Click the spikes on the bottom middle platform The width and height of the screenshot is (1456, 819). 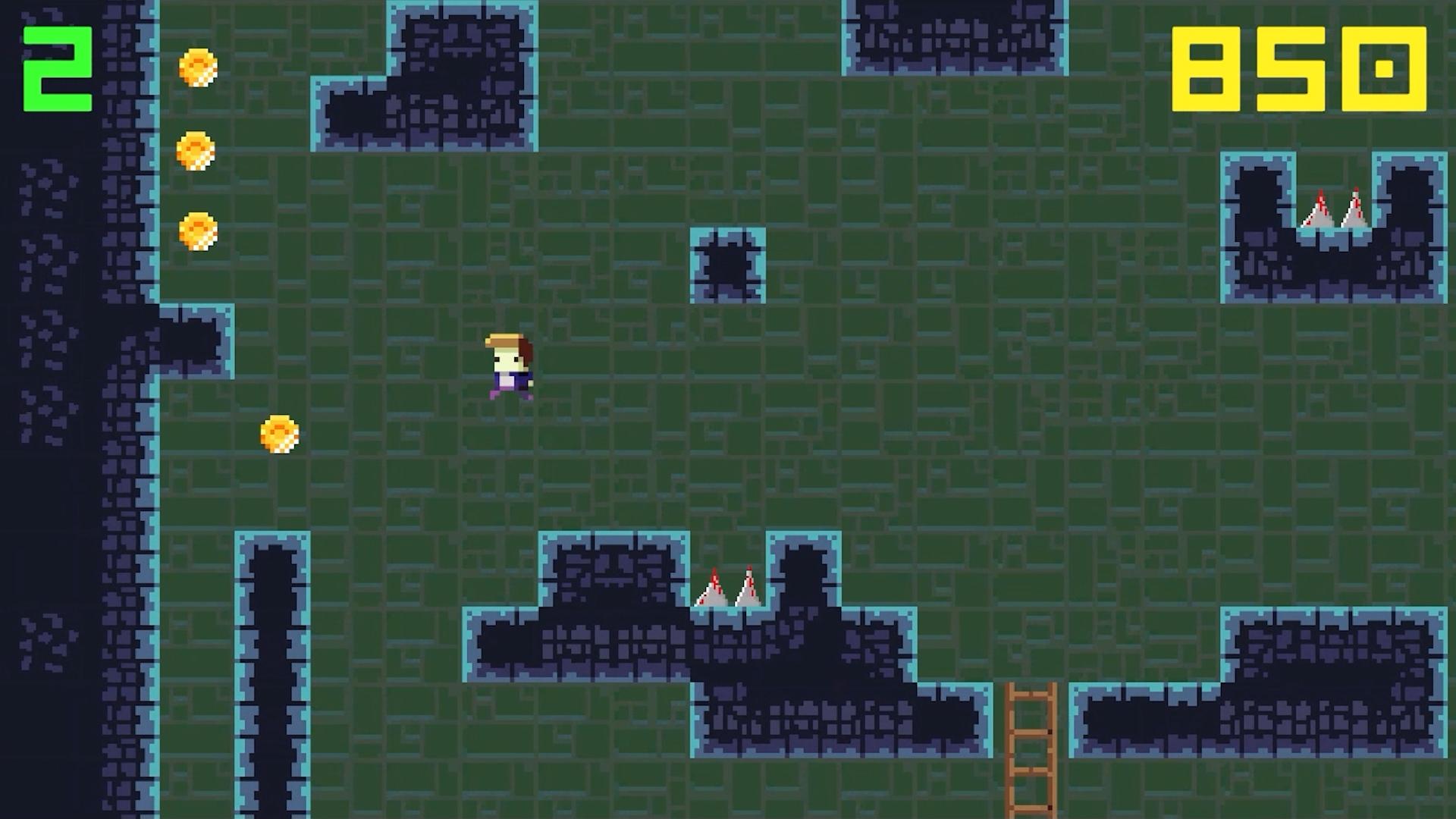click(730, 588)
